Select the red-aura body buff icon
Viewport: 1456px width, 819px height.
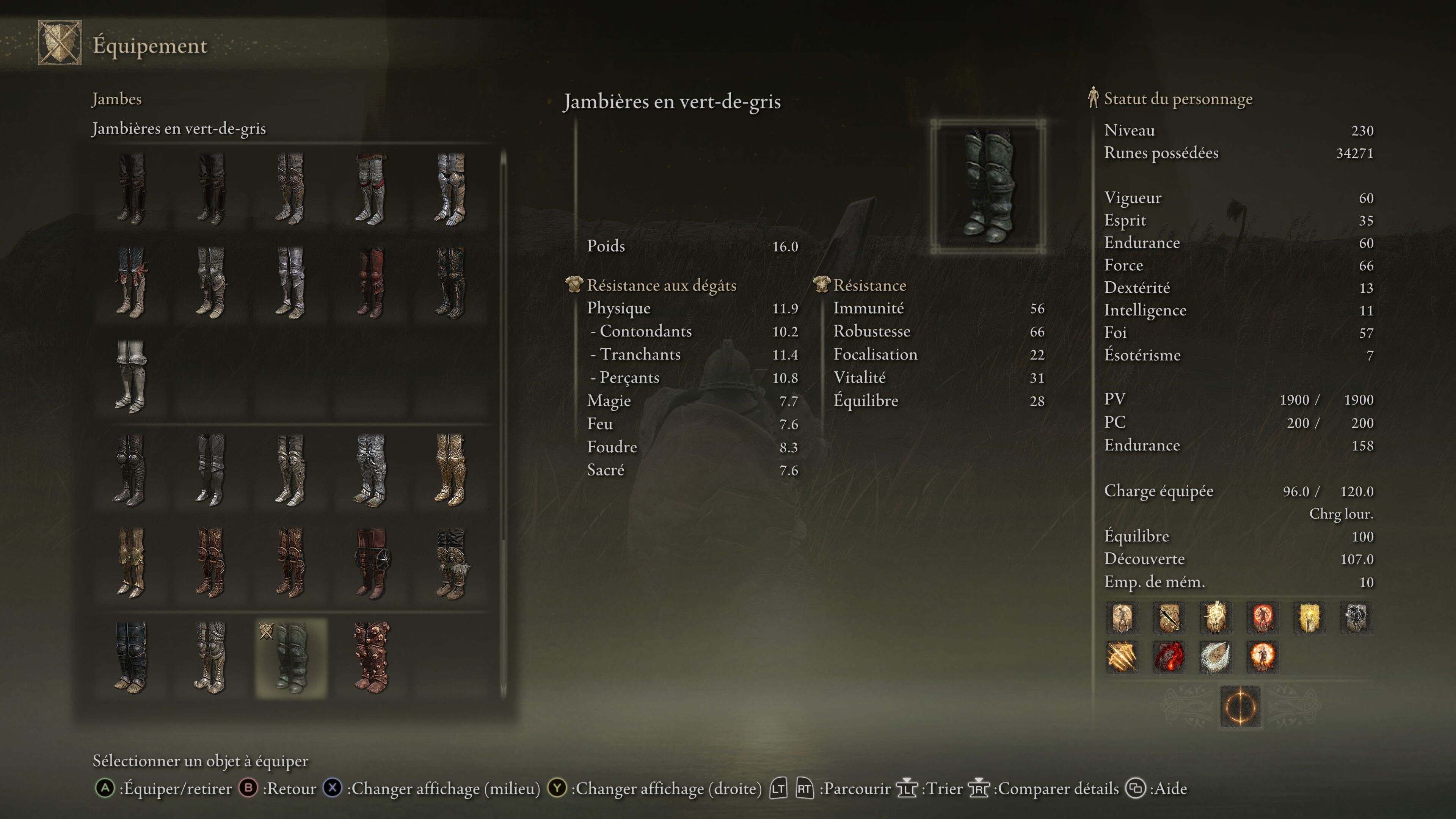tap(1262, 617)
